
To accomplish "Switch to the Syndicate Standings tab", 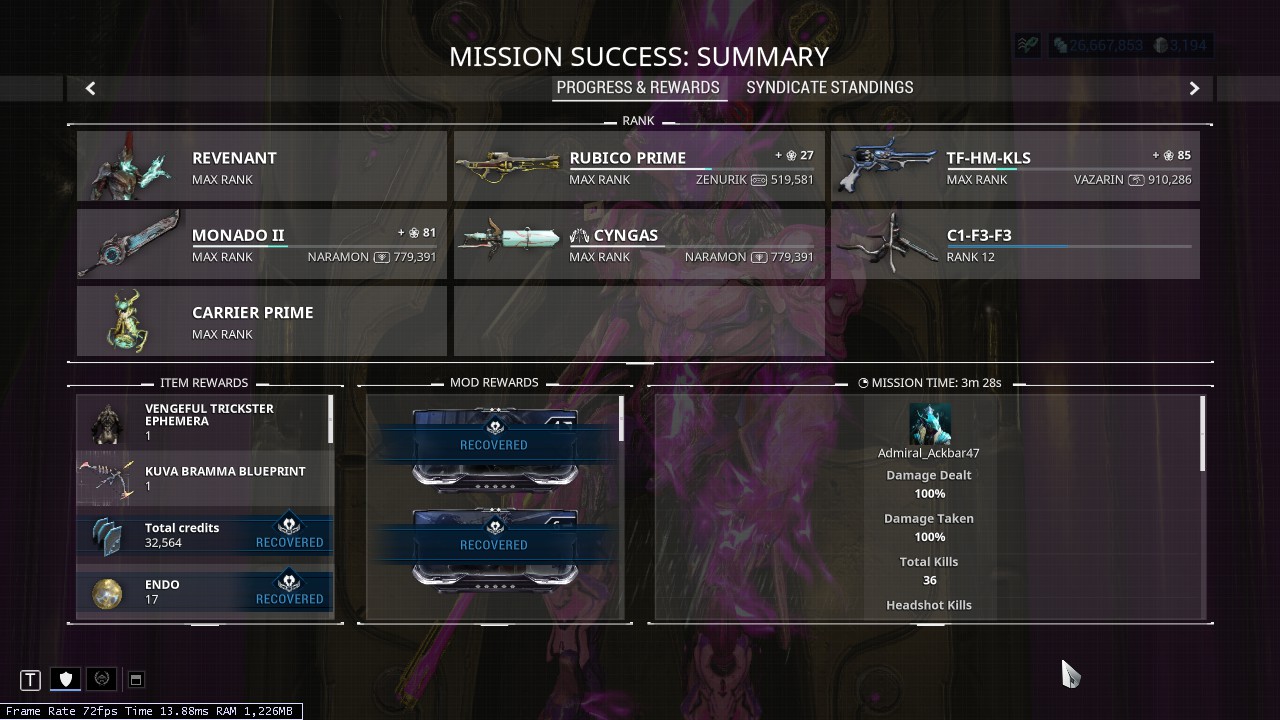I will pyautogui.click(x=829, y=87).
